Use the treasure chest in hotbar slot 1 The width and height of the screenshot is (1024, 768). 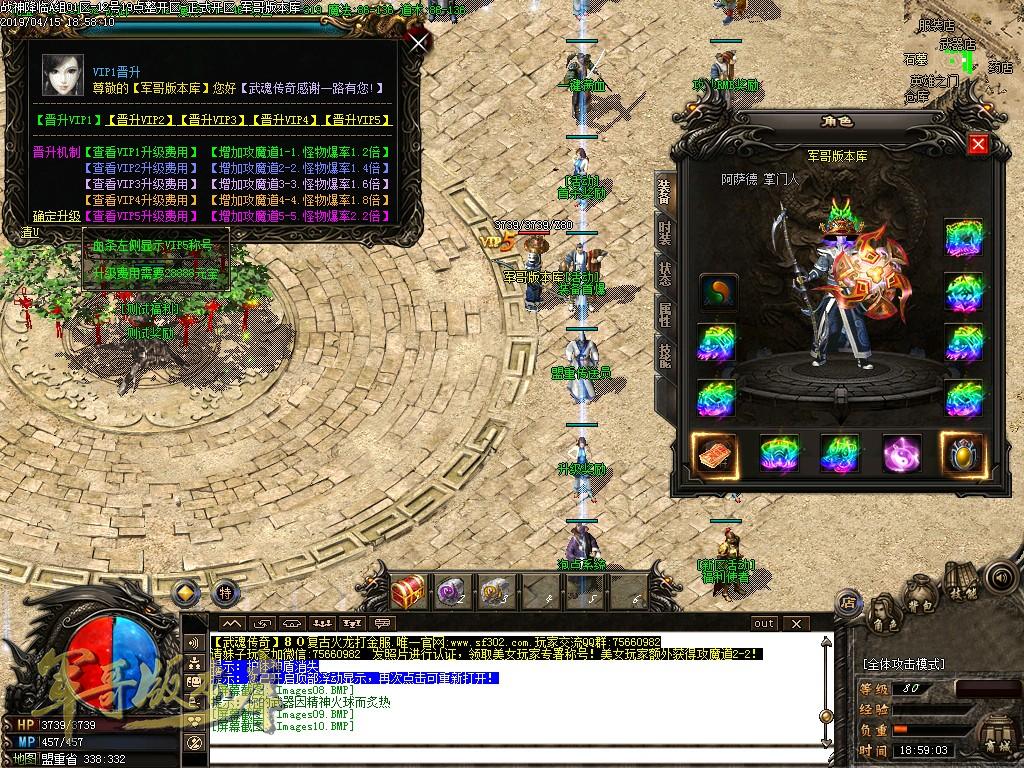408,591
